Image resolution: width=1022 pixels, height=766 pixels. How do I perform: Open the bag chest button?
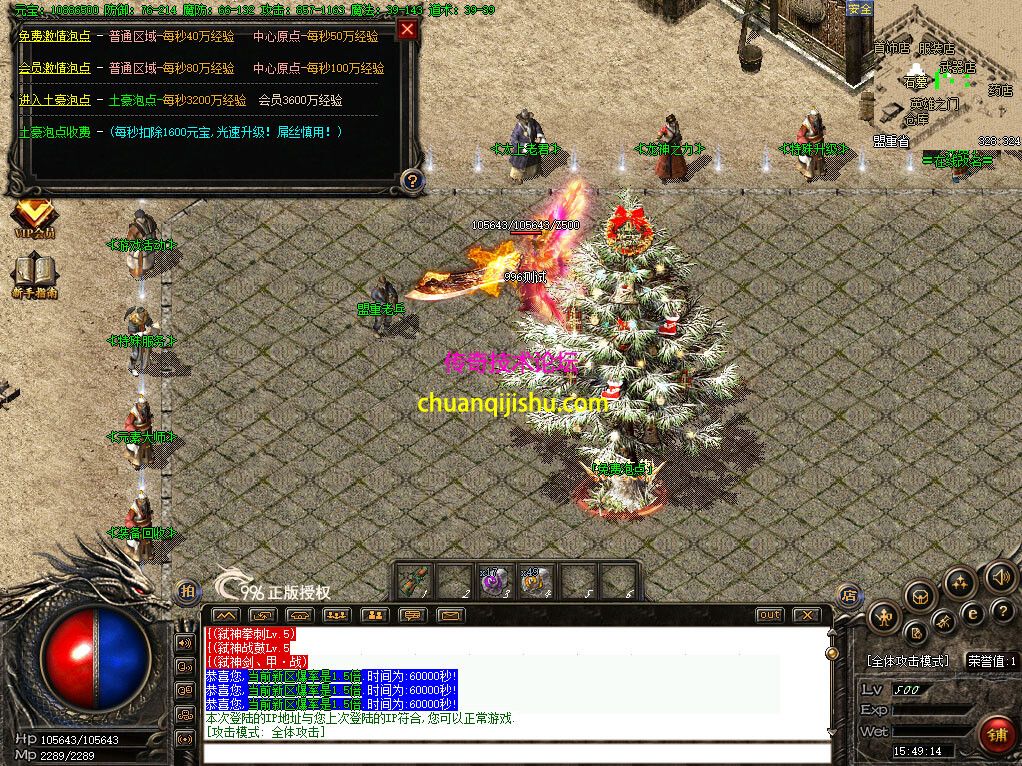[x=920, y=597]
